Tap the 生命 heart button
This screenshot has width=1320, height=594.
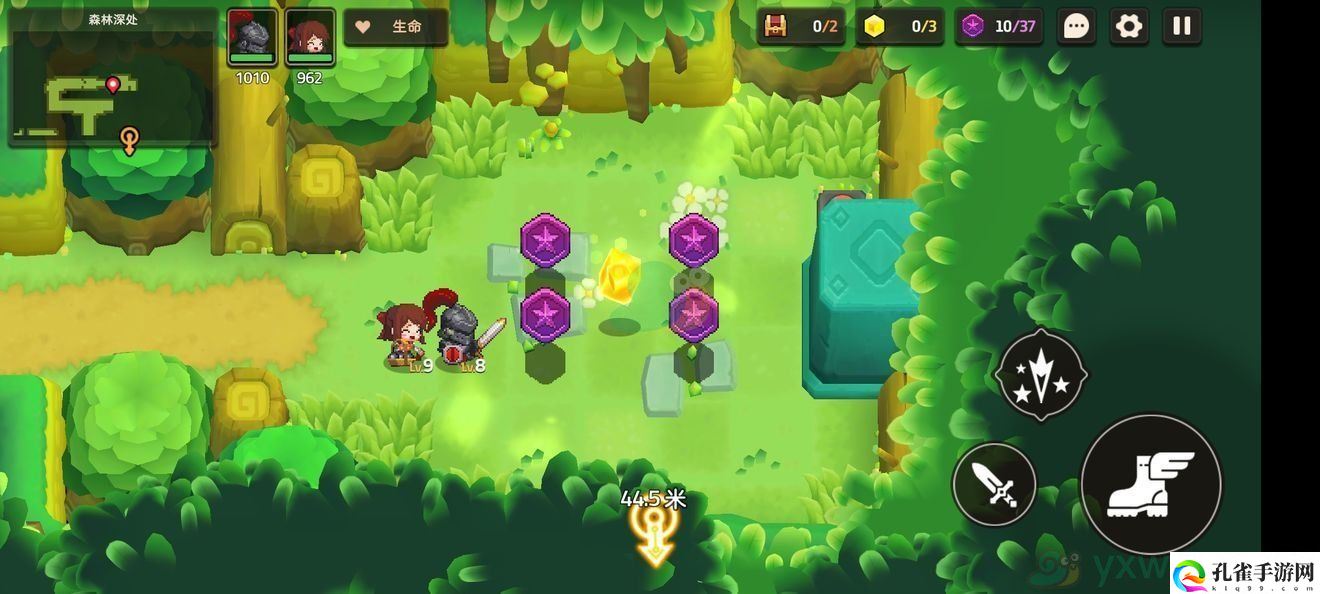point(395,27)
